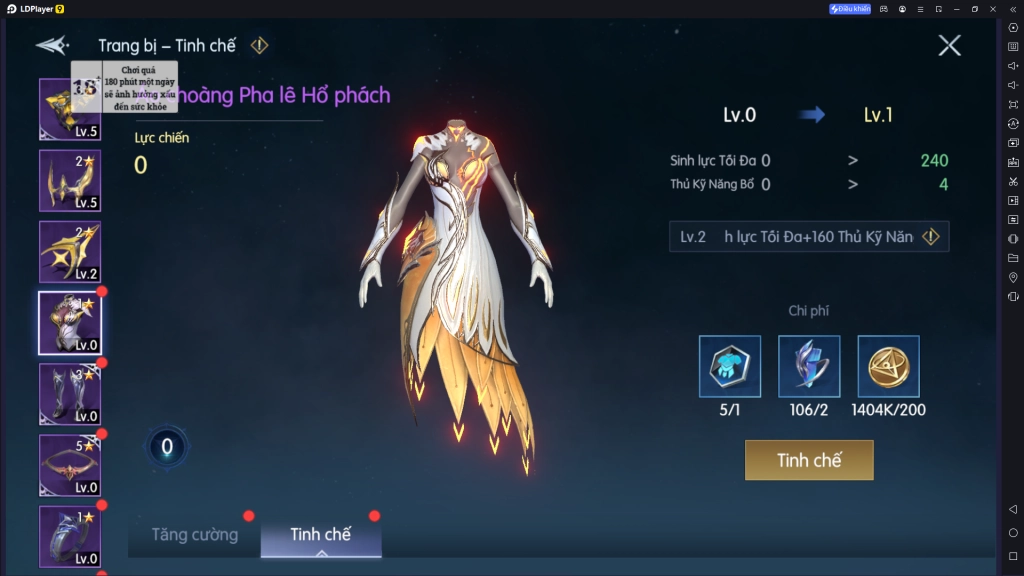The width and height of the screenshot is (1024, 576).
Task: Select the 1-star blue ring slot
Action: 70,536
